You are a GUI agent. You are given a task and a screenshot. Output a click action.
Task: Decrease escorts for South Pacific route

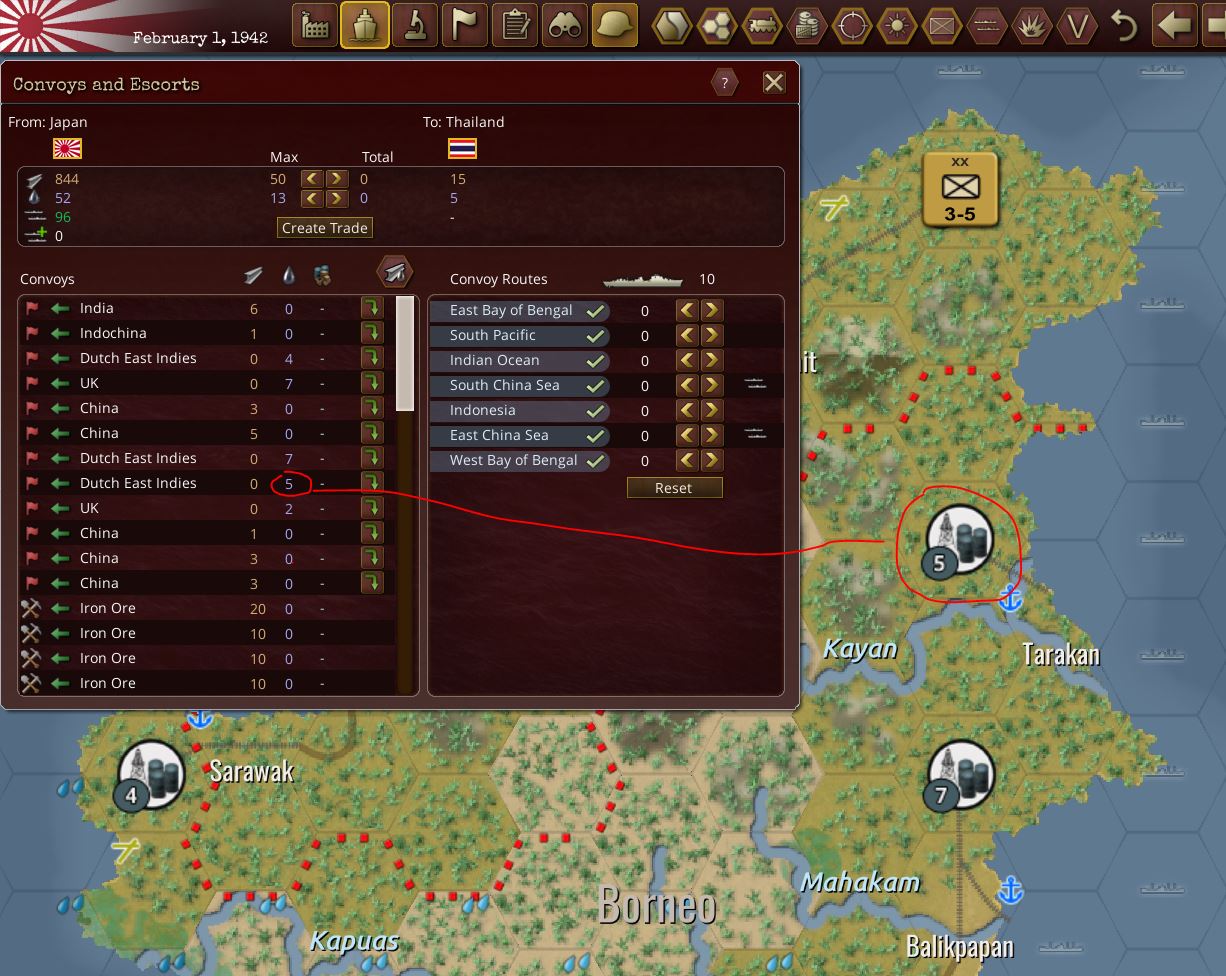point(687,335)
